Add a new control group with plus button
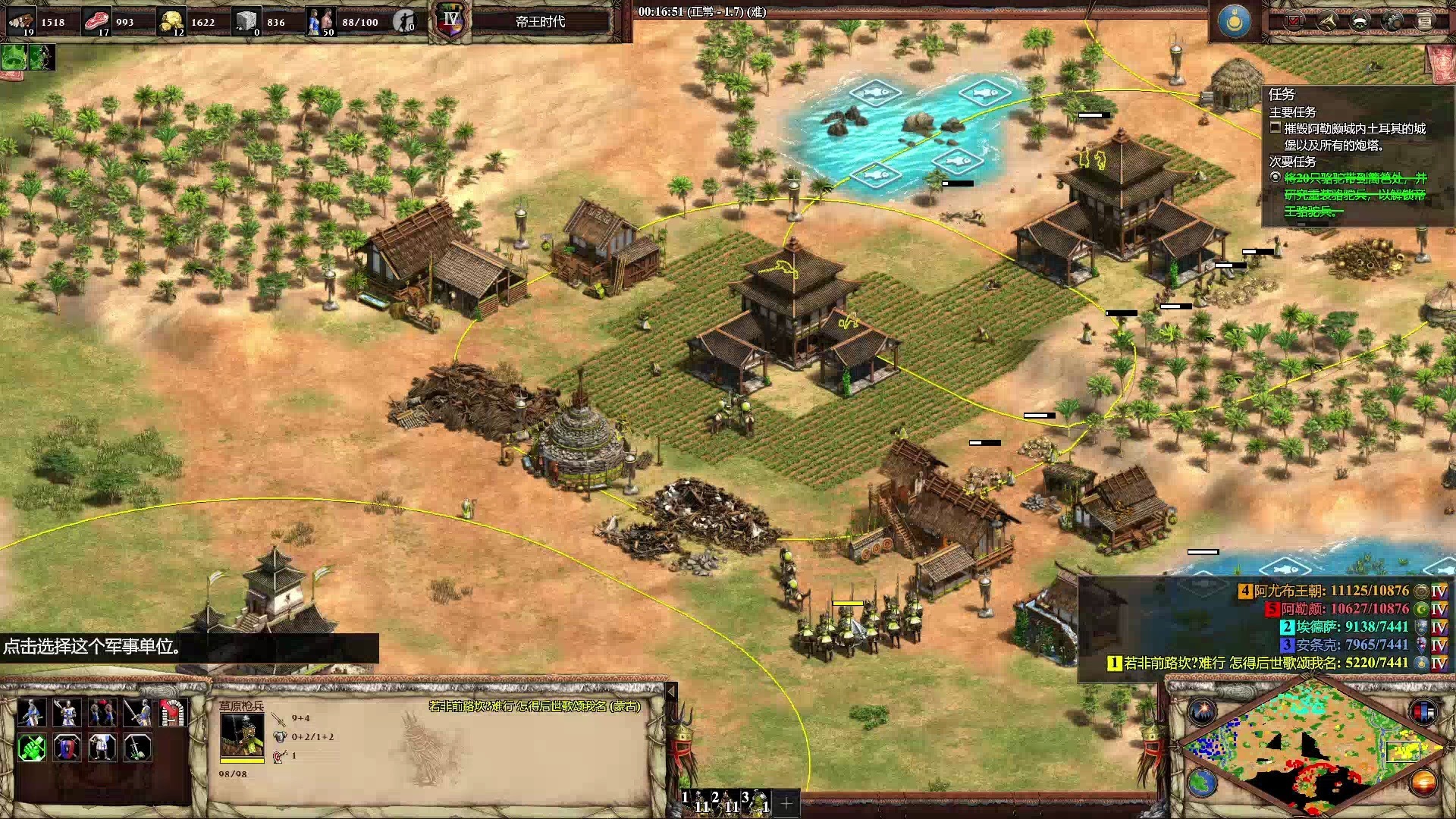 tap(787, 802)
